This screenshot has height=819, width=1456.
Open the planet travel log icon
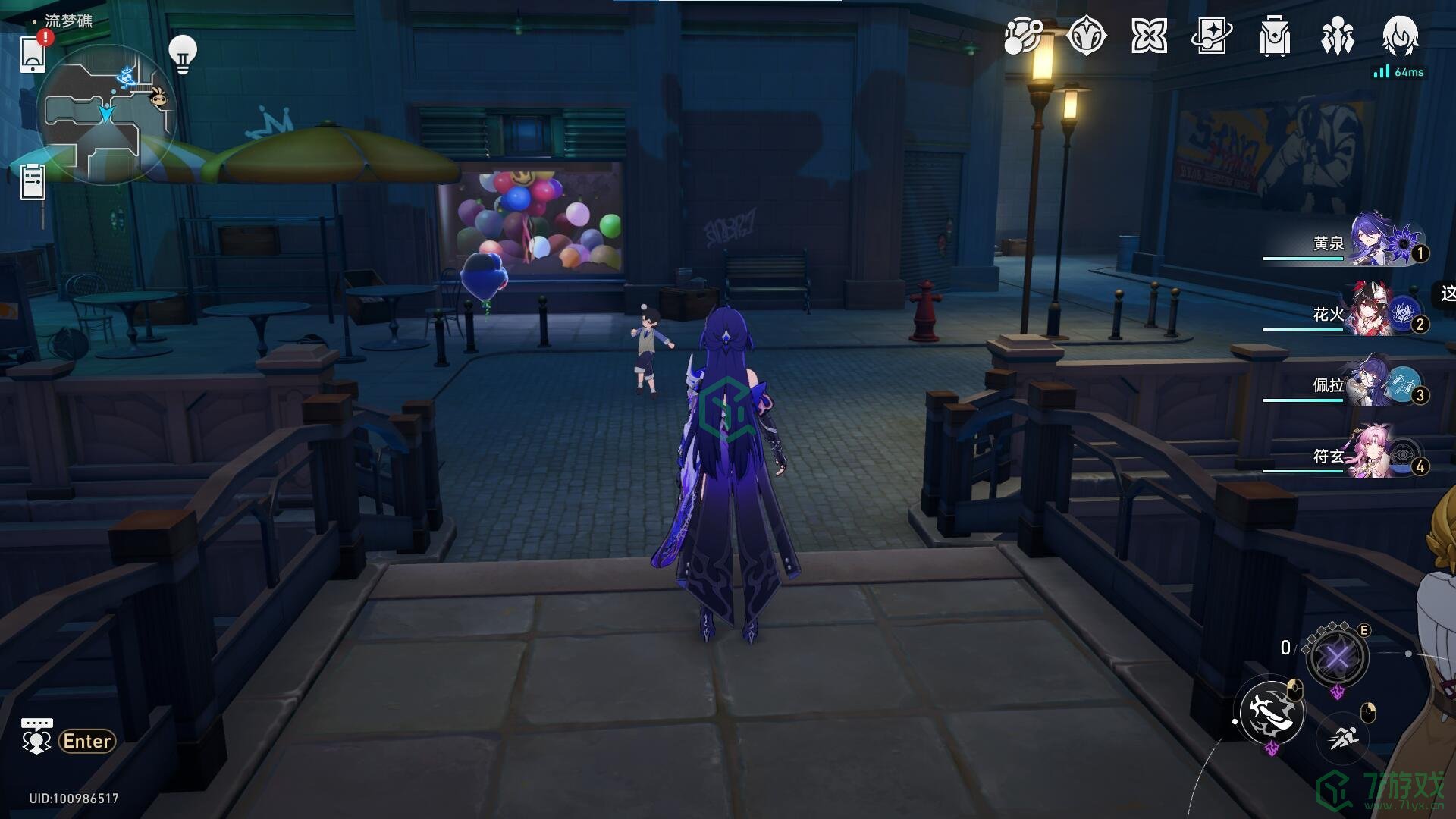pos(1023,36)
